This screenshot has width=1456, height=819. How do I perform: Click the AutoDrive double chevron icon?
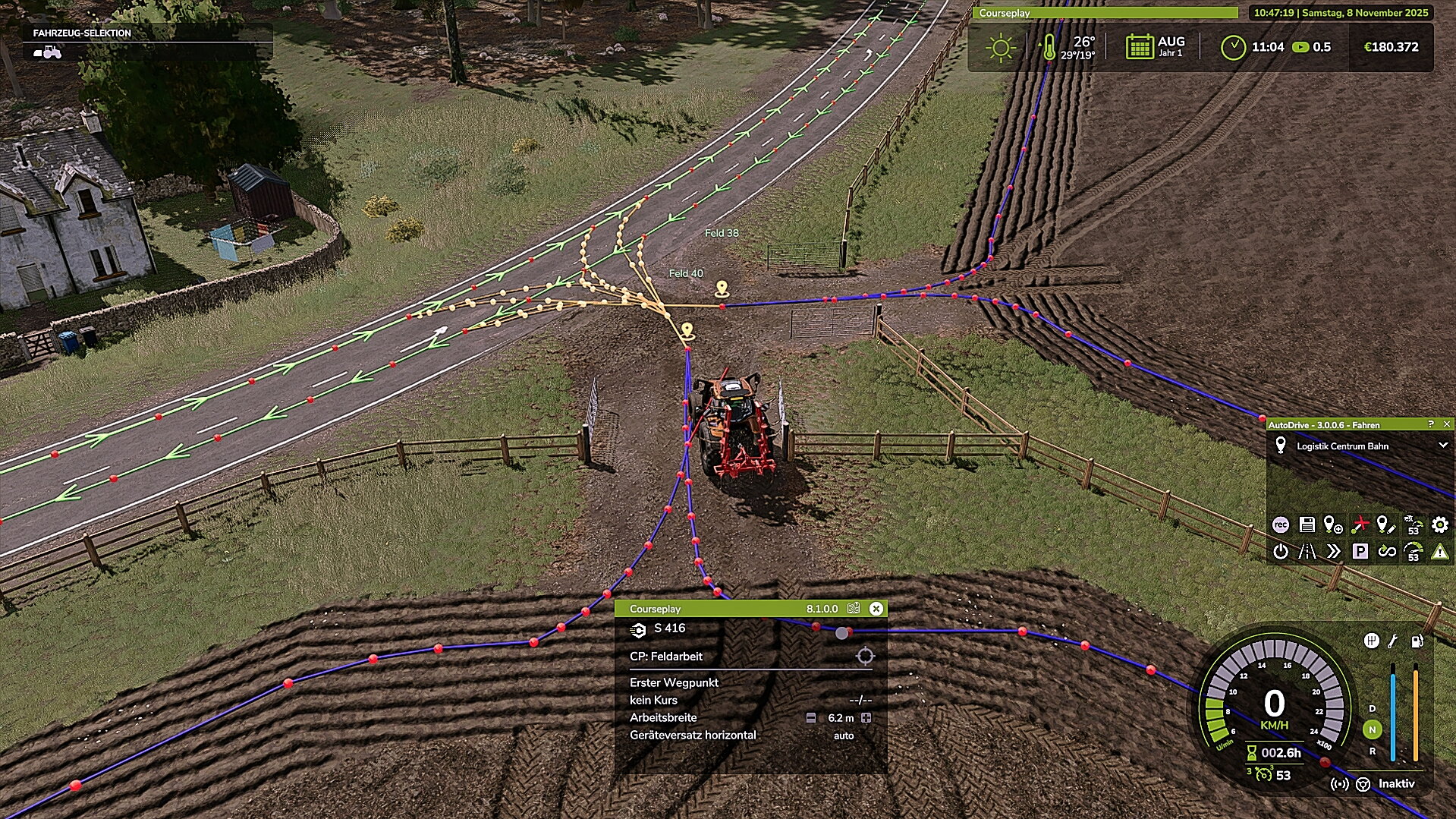pos(1333,552)
